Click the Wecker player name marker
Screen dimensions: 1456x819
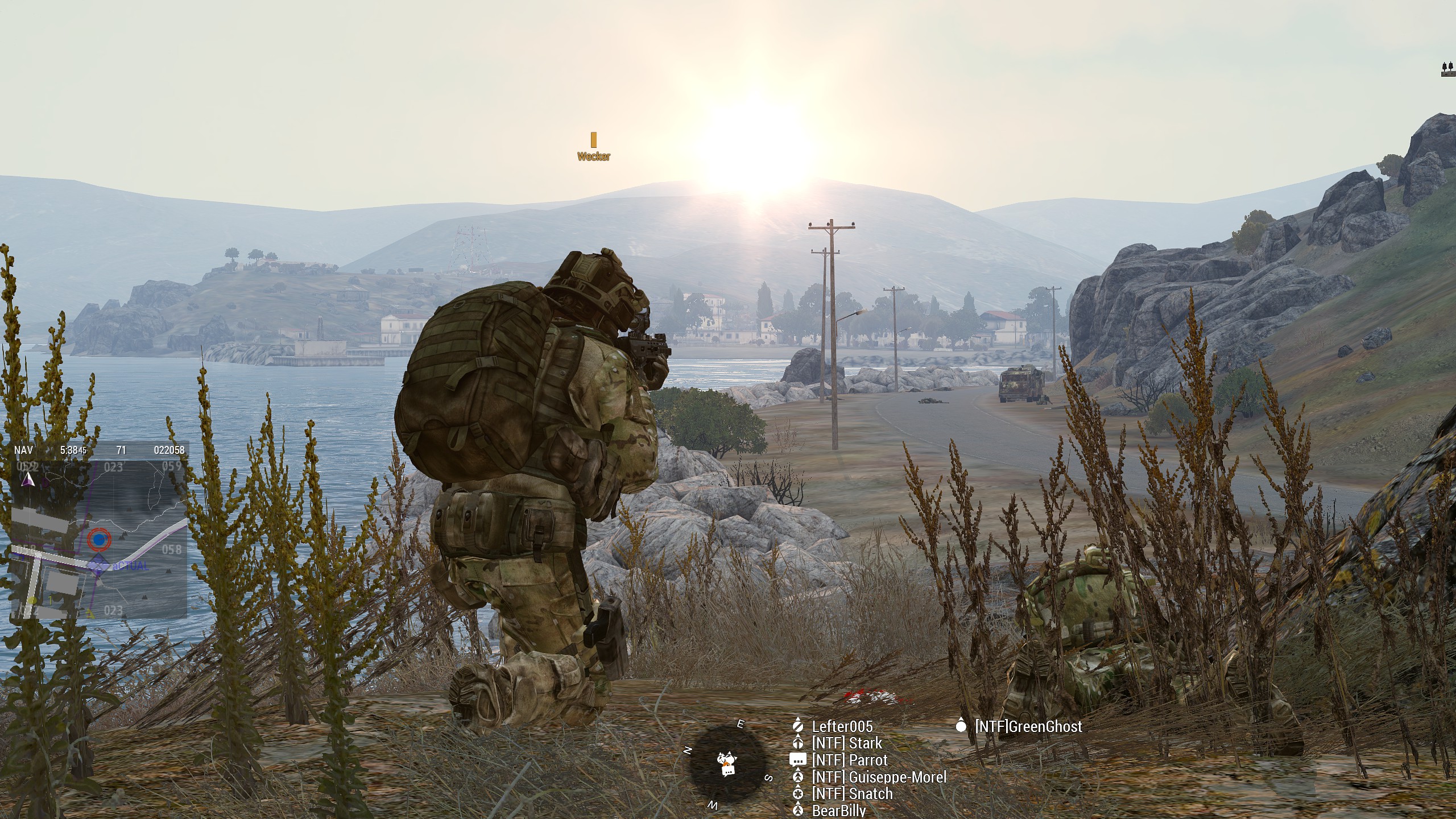593,156
